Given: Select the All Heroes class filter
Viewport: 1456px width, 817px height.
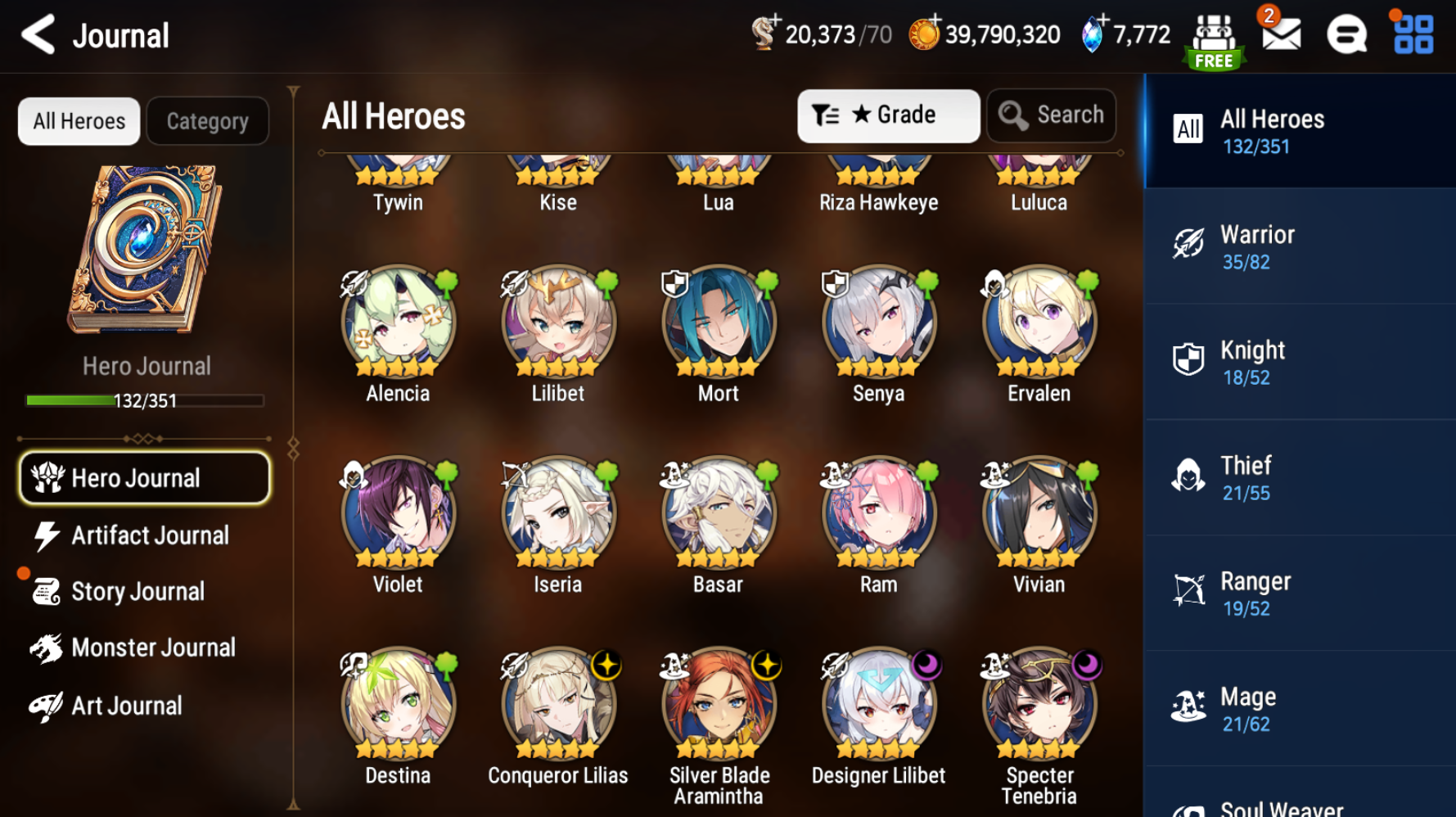Looking at the screenshot, I should (1188, 128).
